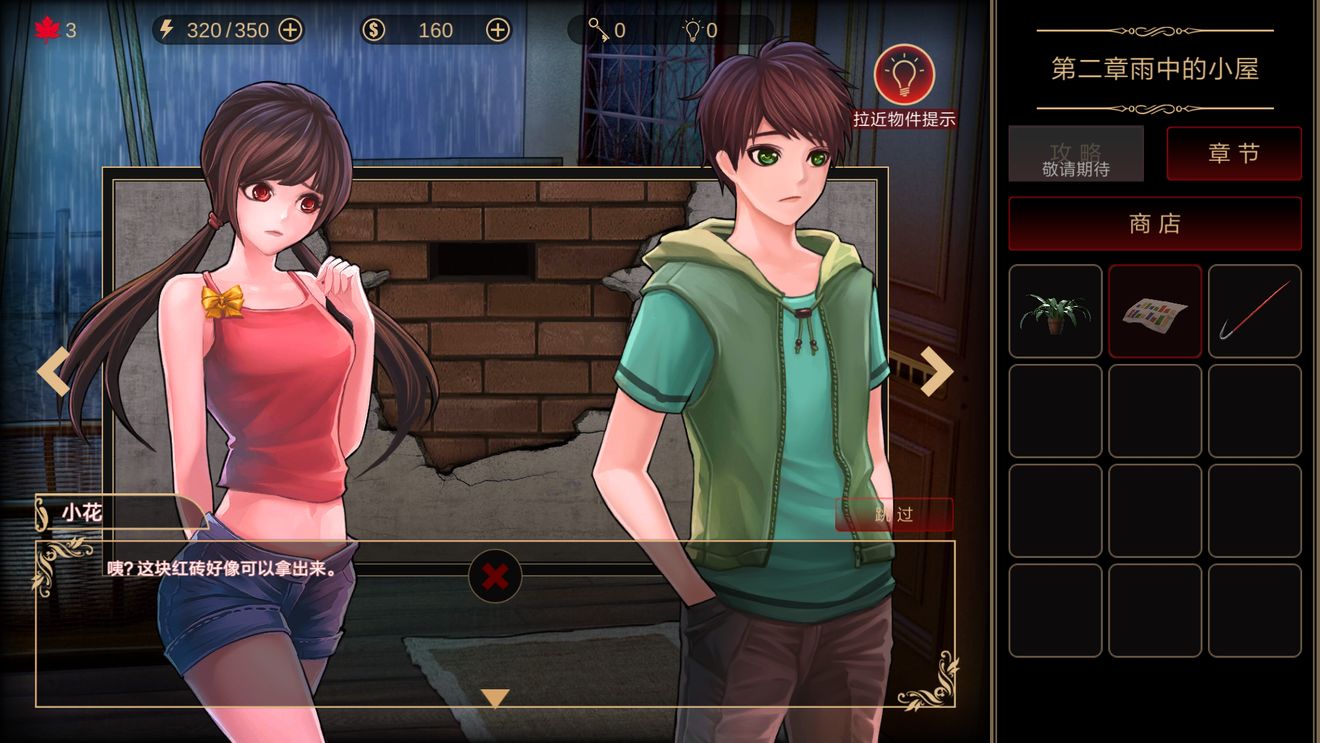1320x743 pixels.
Task: Select the potted plant inventory slot
Action: point(1055,311)
